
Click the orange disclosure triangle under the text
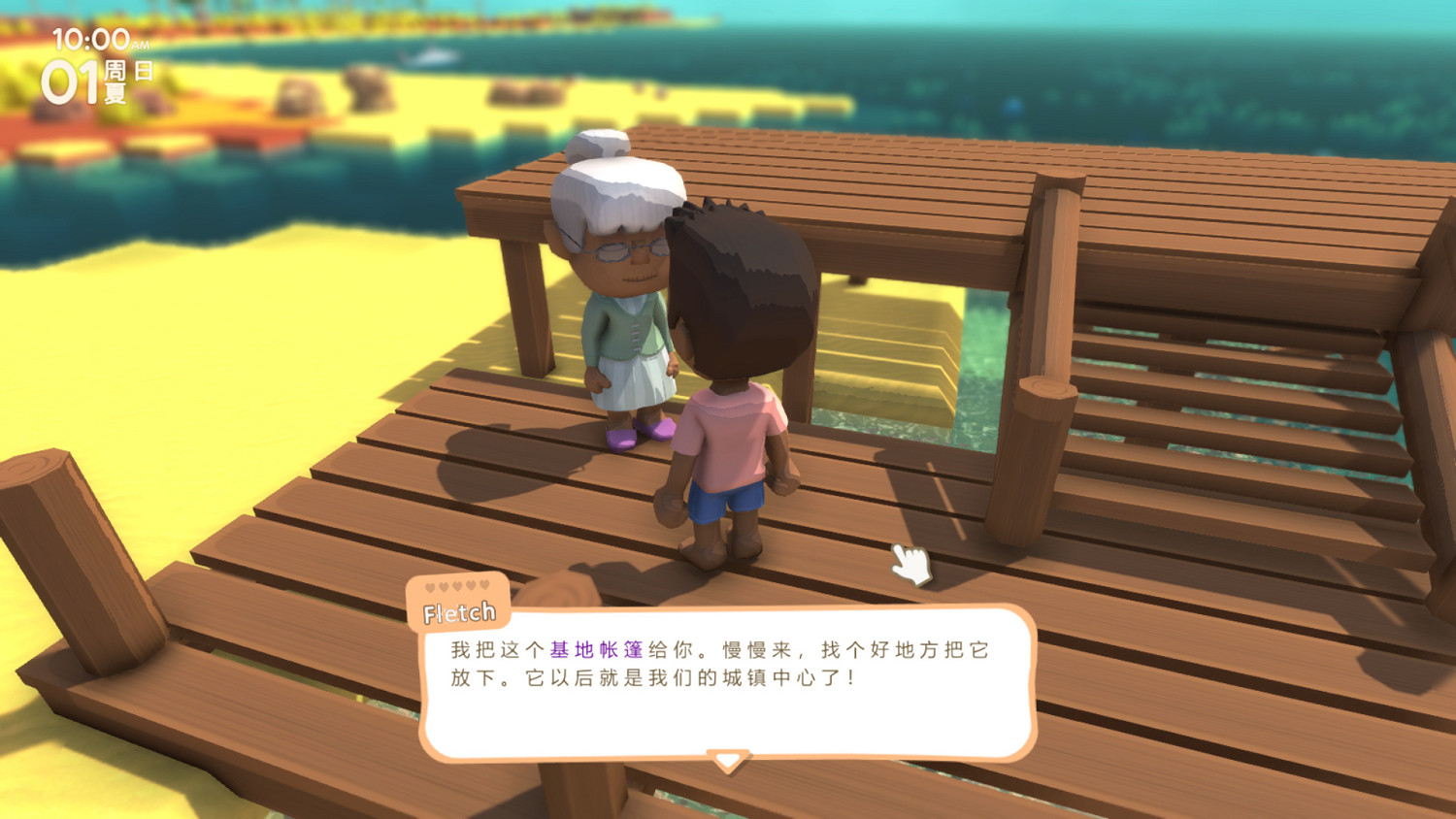coord(726,758)
